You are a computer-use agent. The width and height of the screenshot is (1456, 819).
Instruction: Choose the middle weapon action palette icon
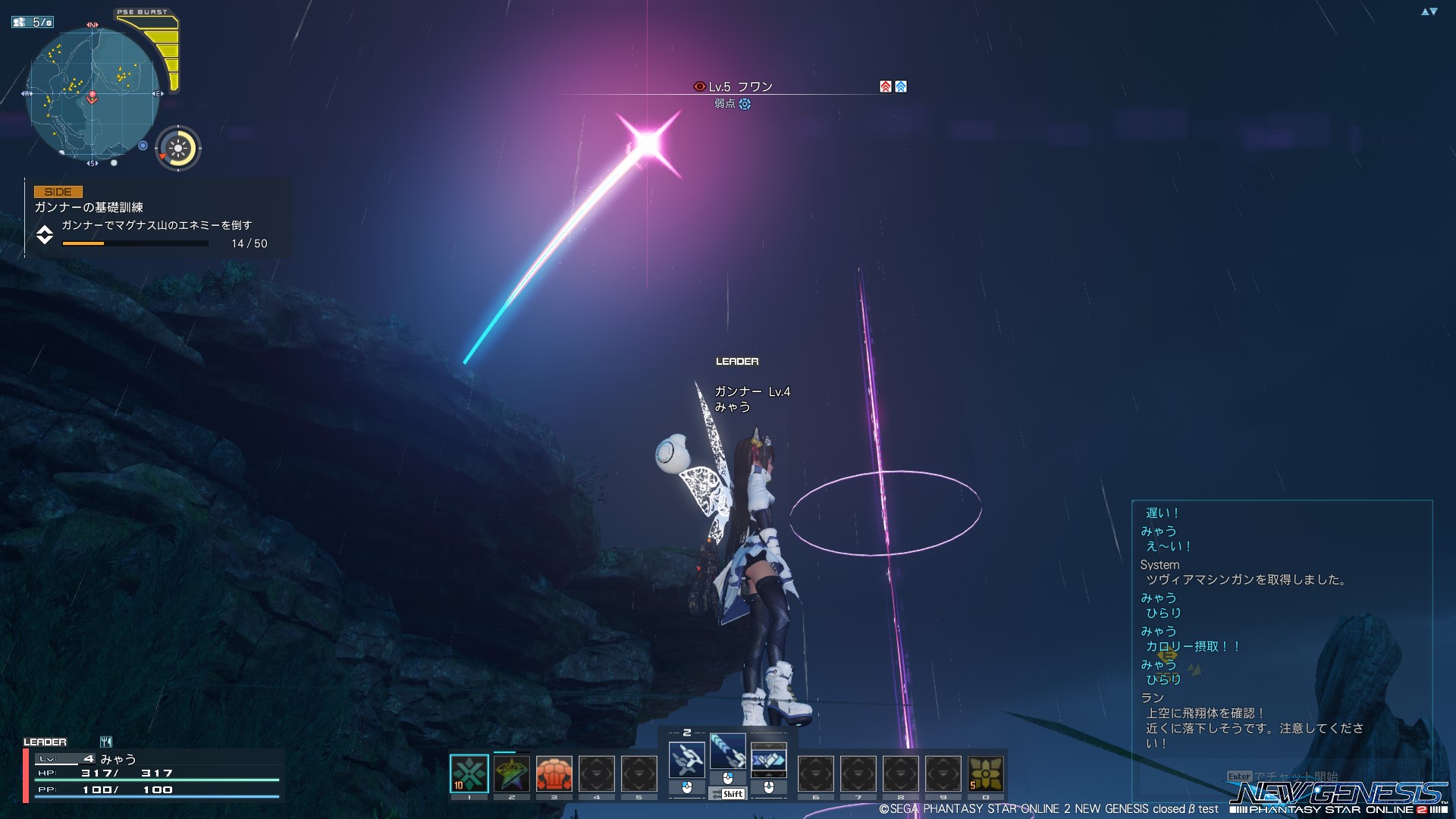(728, 752)
